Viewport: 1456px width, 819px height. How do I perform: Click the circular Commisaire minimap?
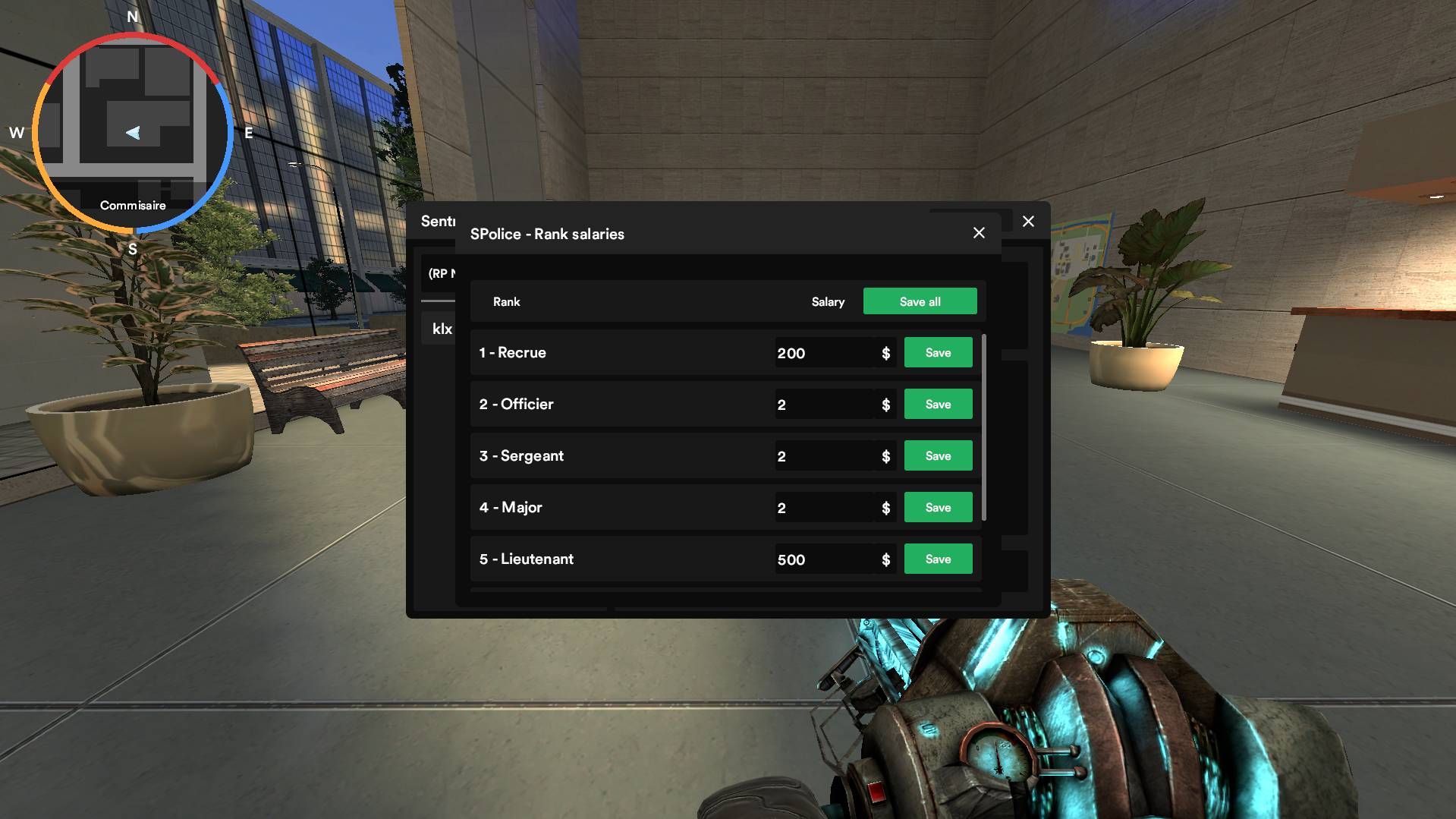(133, 133)
